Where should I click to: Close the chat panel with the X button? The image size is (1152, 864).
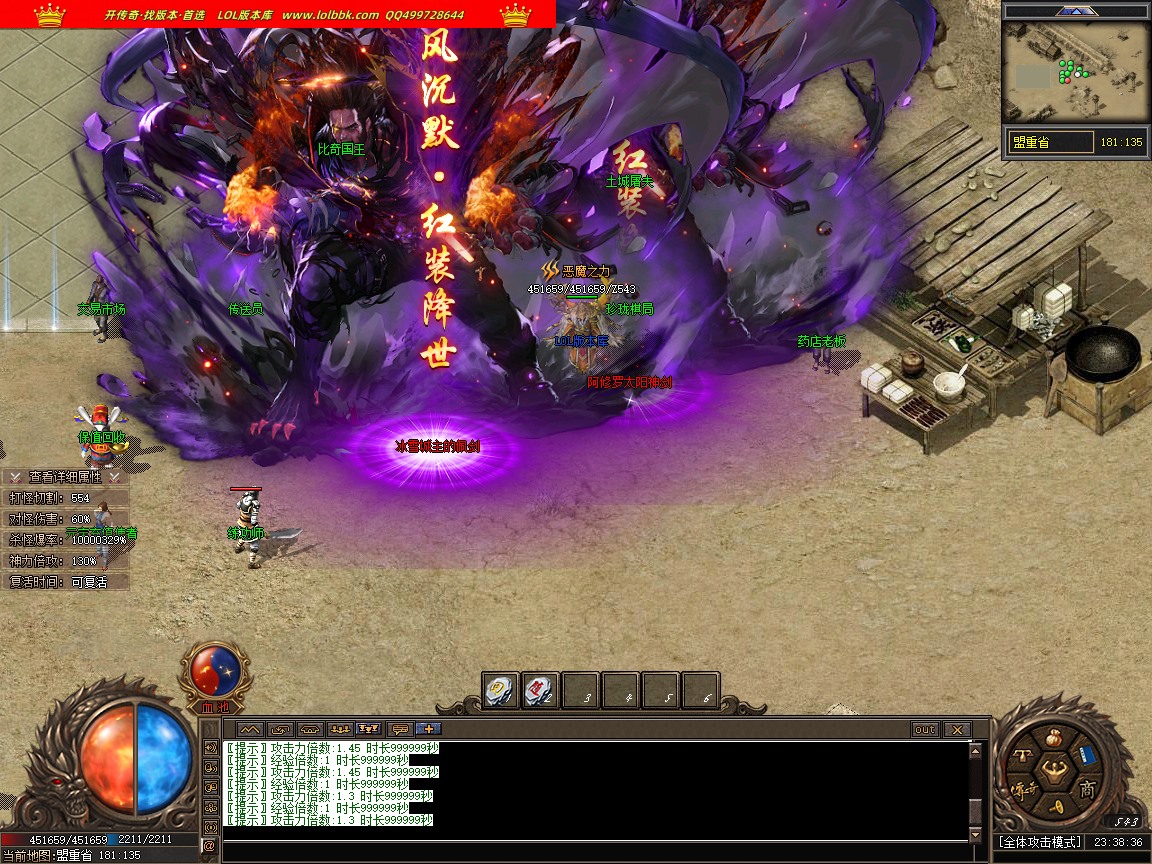coord(957,730)
